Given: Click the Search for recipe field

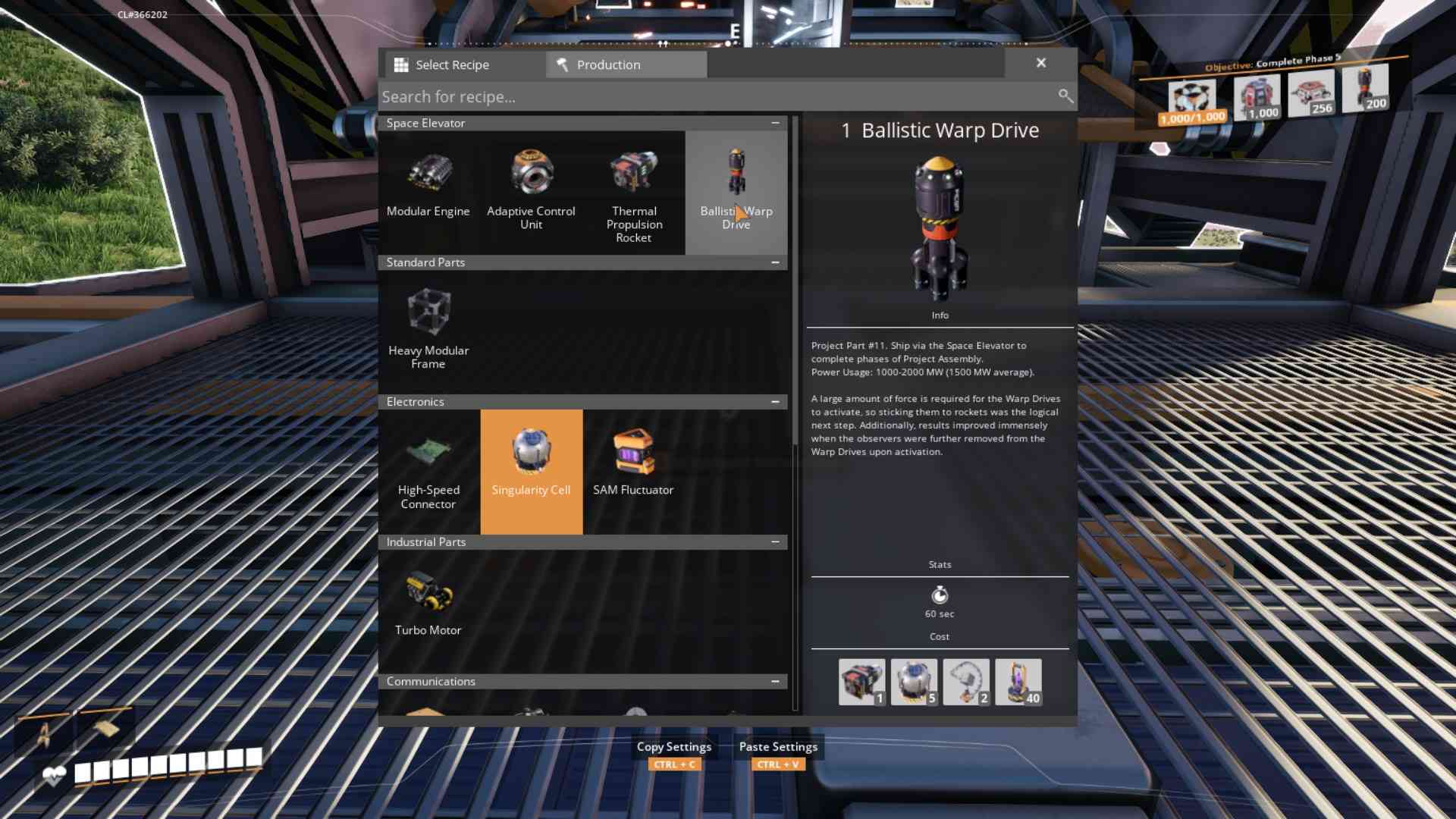Looking at the screenshot, I should click(x=682, y=96).
